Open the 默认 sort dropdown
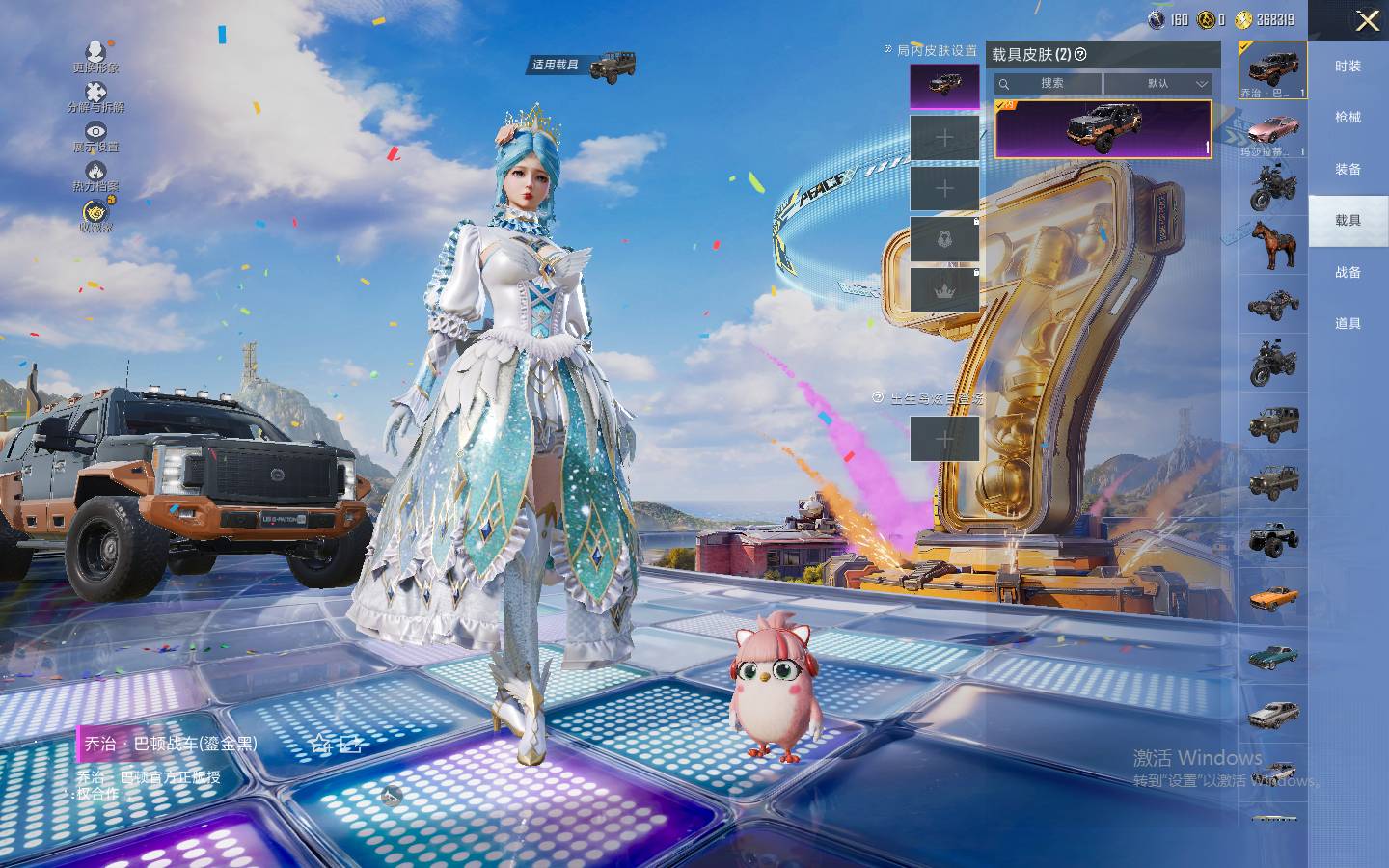 (x=1157, y=84)
